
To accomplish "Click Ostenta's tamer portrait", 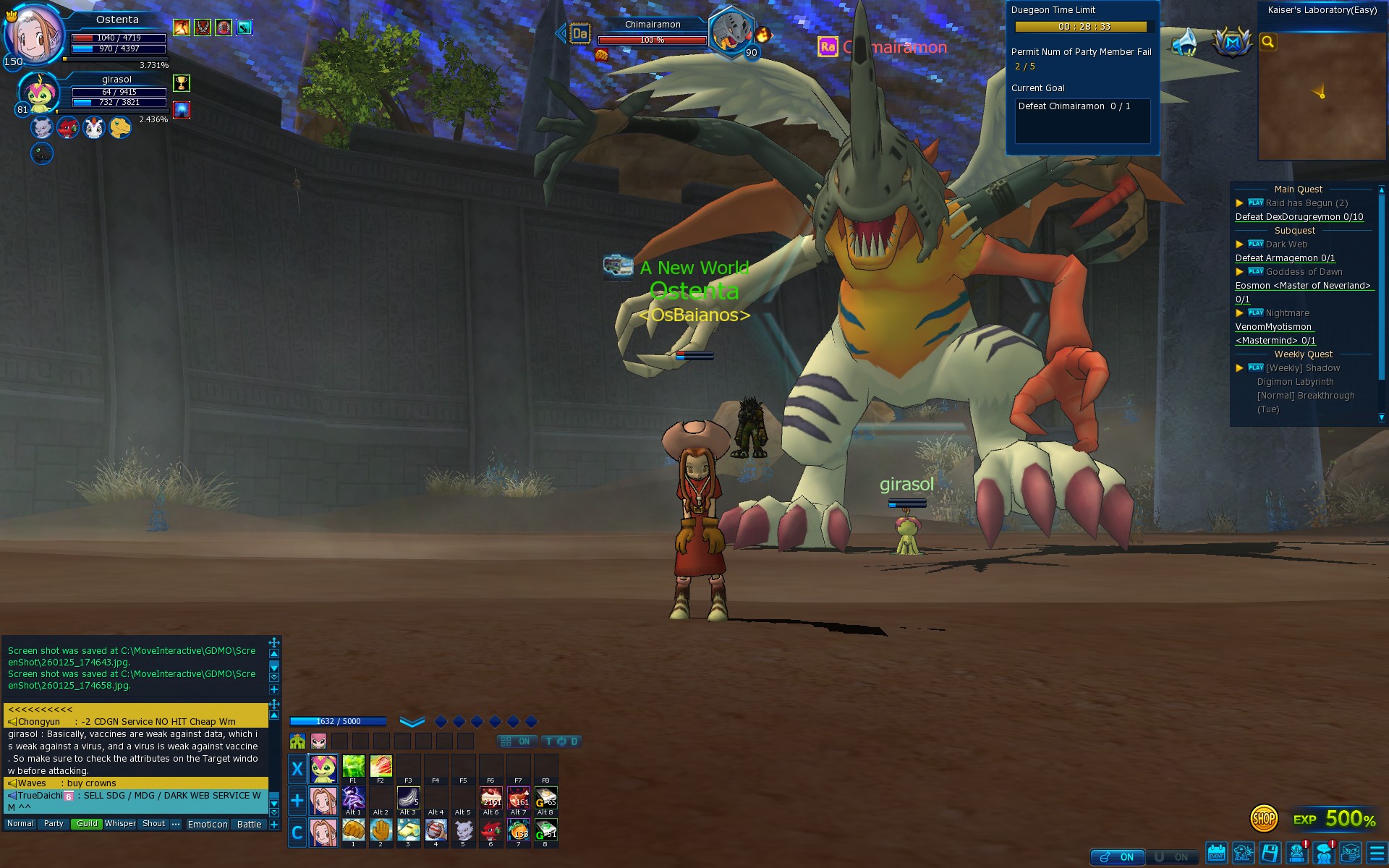I will tap(33, 34).
